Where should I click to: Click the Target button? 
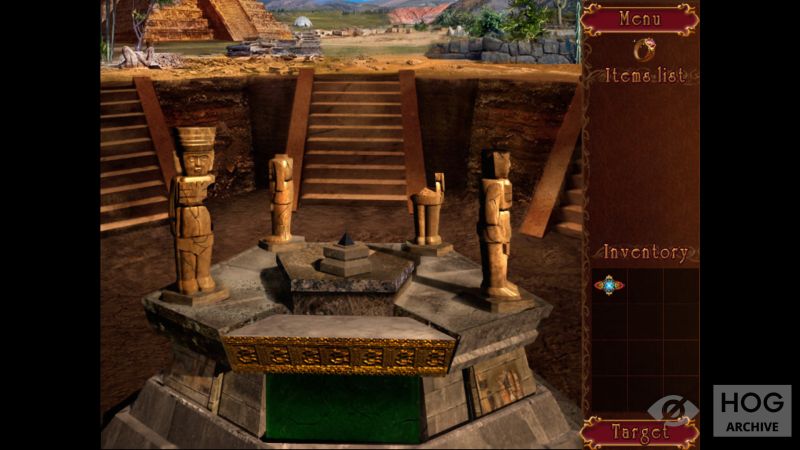click(639, 433)
